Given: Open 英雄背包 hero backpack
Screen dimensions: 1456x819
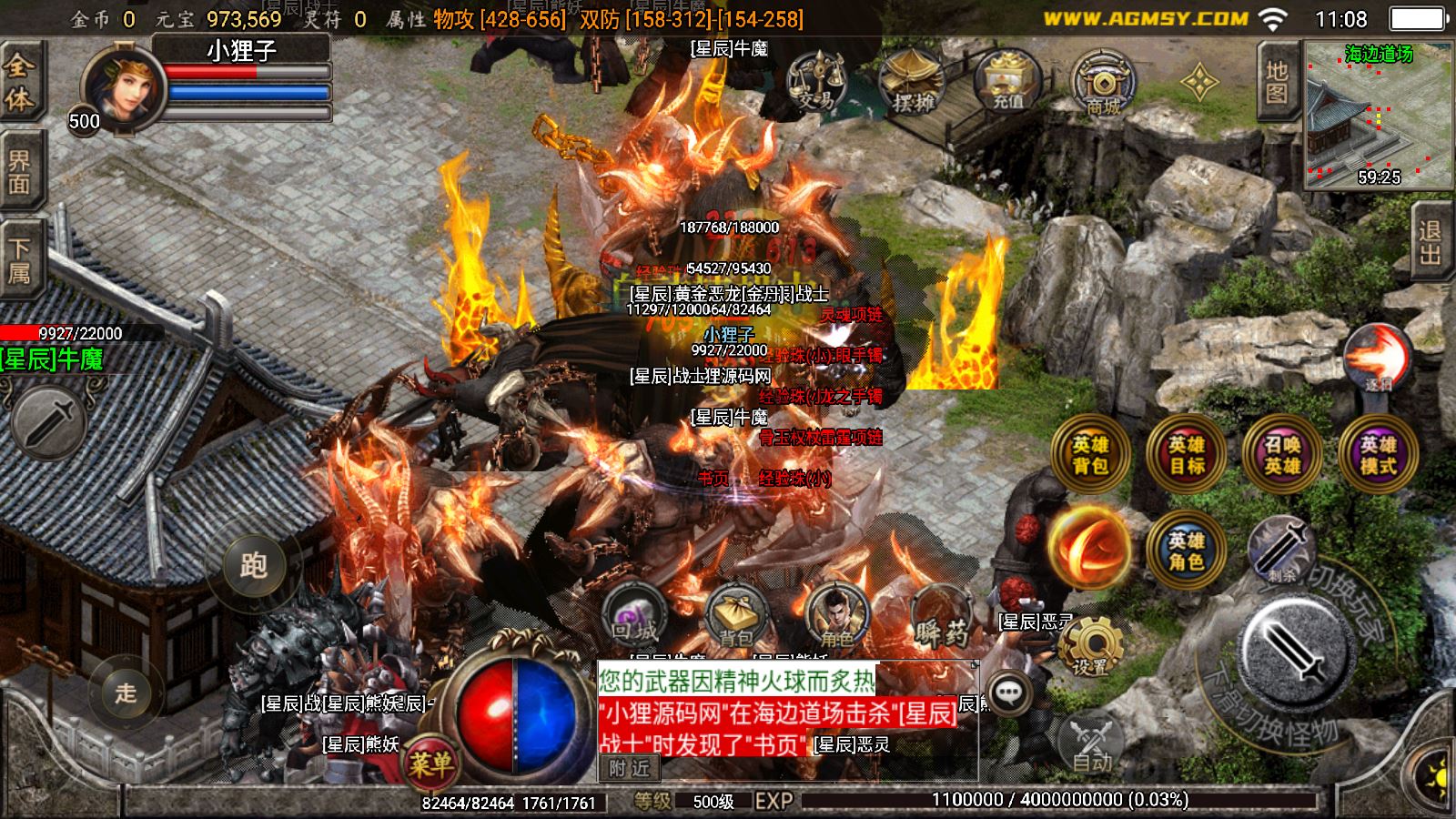Looking at the screenshot, I should click(1090, 454).
